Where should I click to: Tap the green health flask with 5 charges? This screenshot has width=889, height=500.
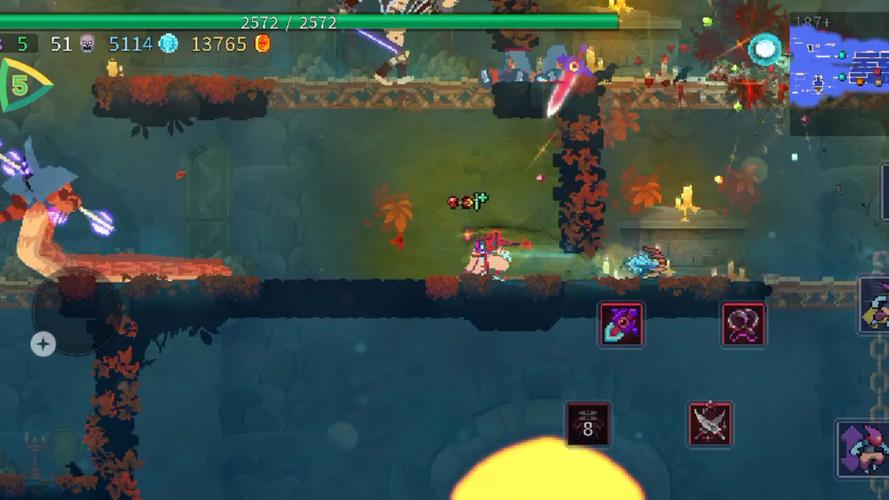[22, 85]
